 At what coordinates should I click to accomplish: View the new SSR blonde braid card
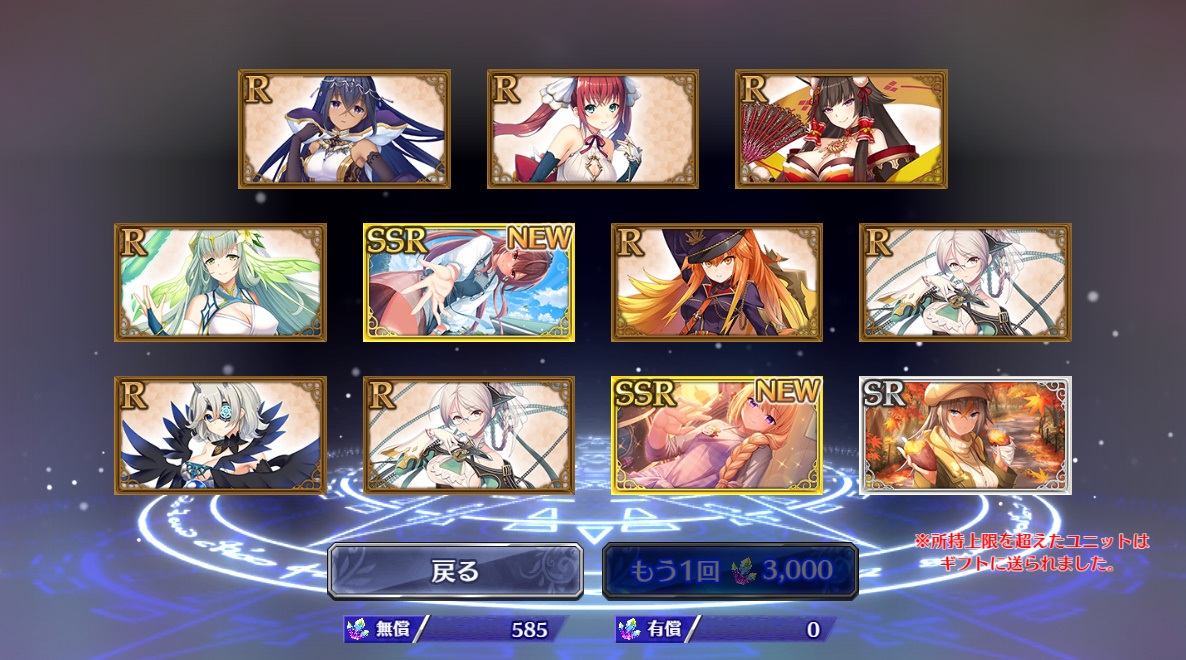[717, 435]
